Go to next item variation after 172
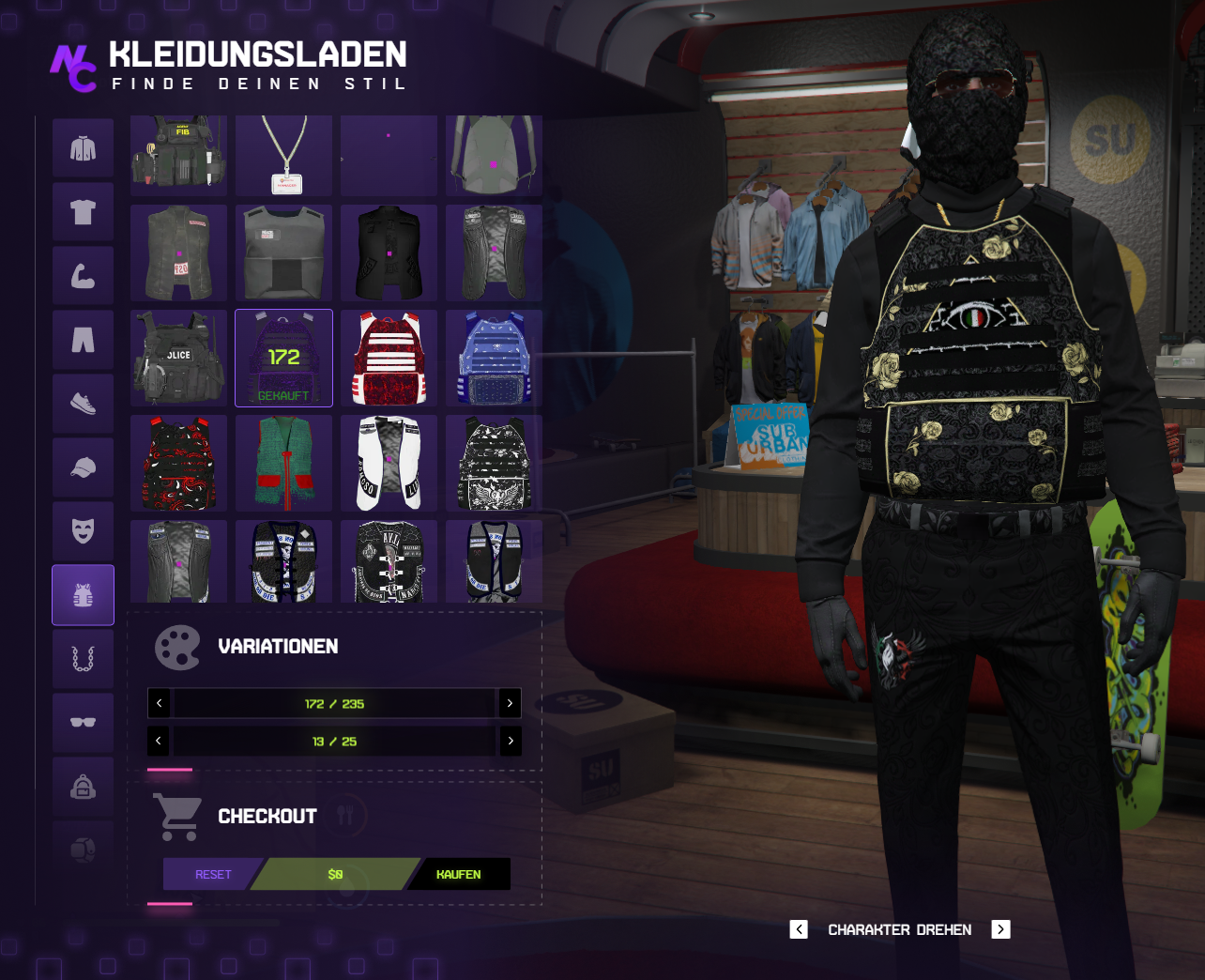This screenshot has height=980, width=1205. [x=510, y=703]
